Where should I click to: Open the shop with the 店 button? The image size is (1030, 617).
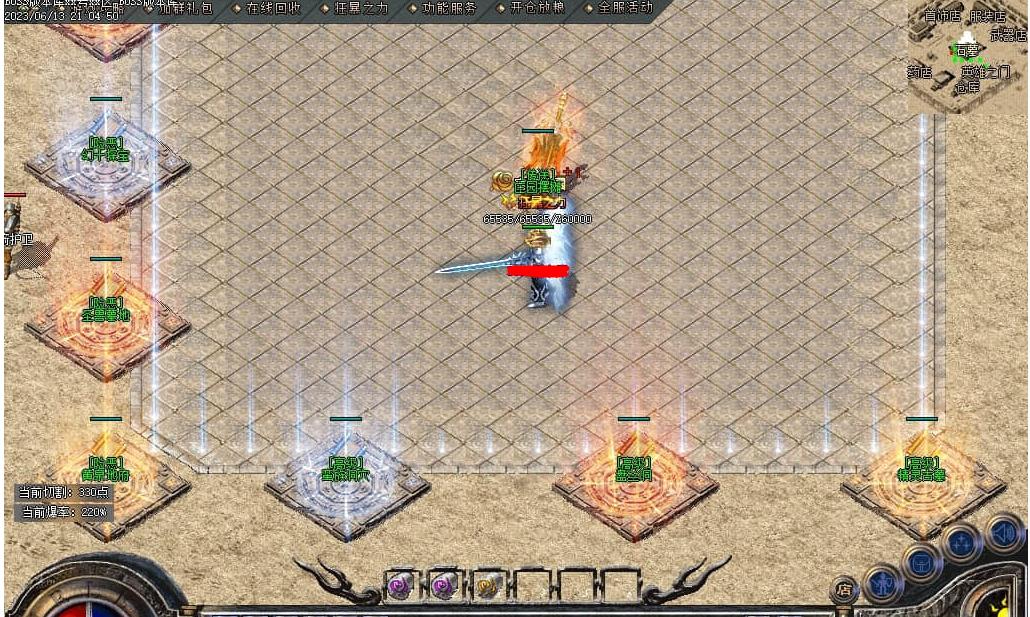point(843,589)
